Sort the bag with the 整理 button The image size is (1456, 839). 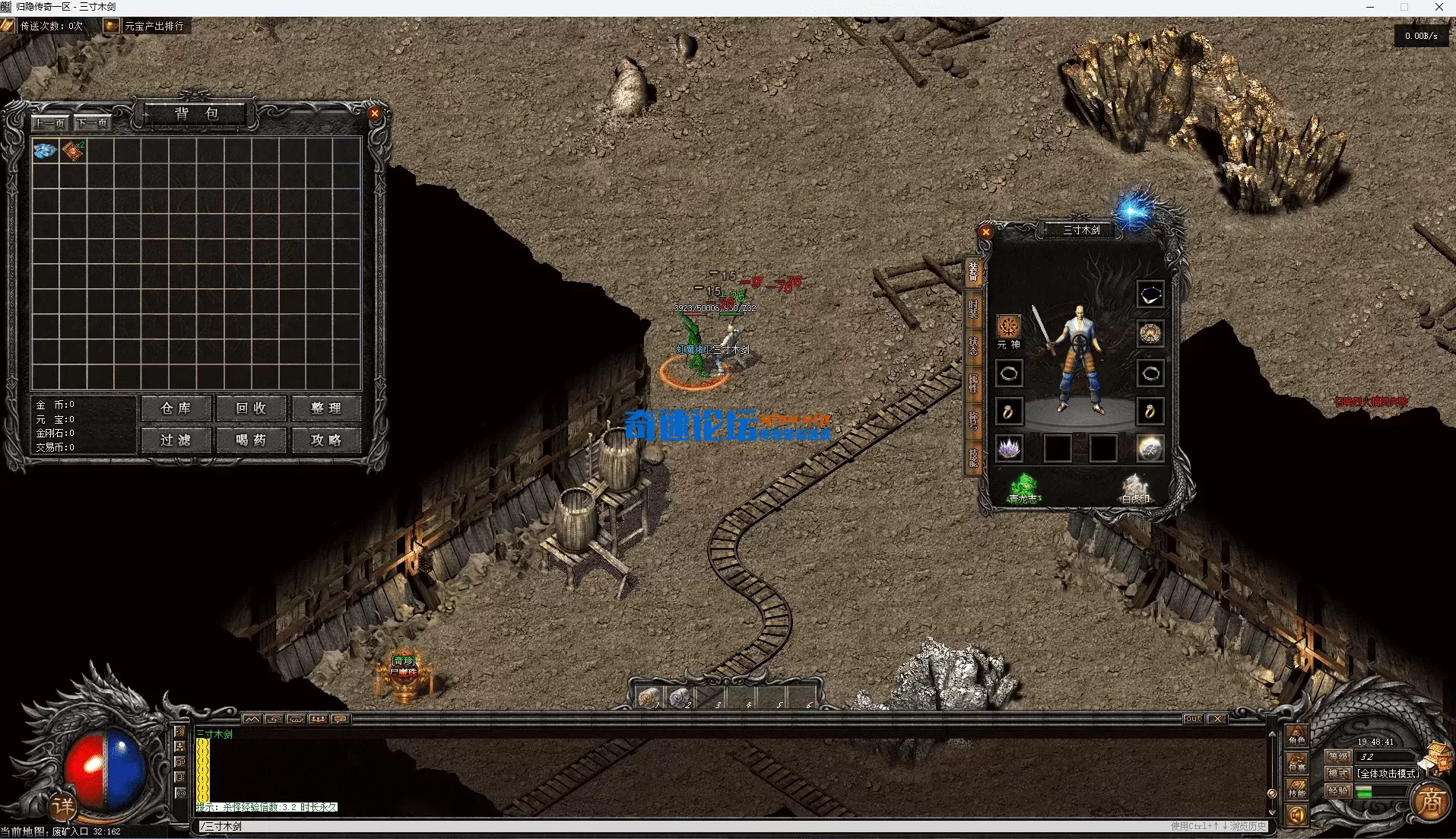click(326, 408)
